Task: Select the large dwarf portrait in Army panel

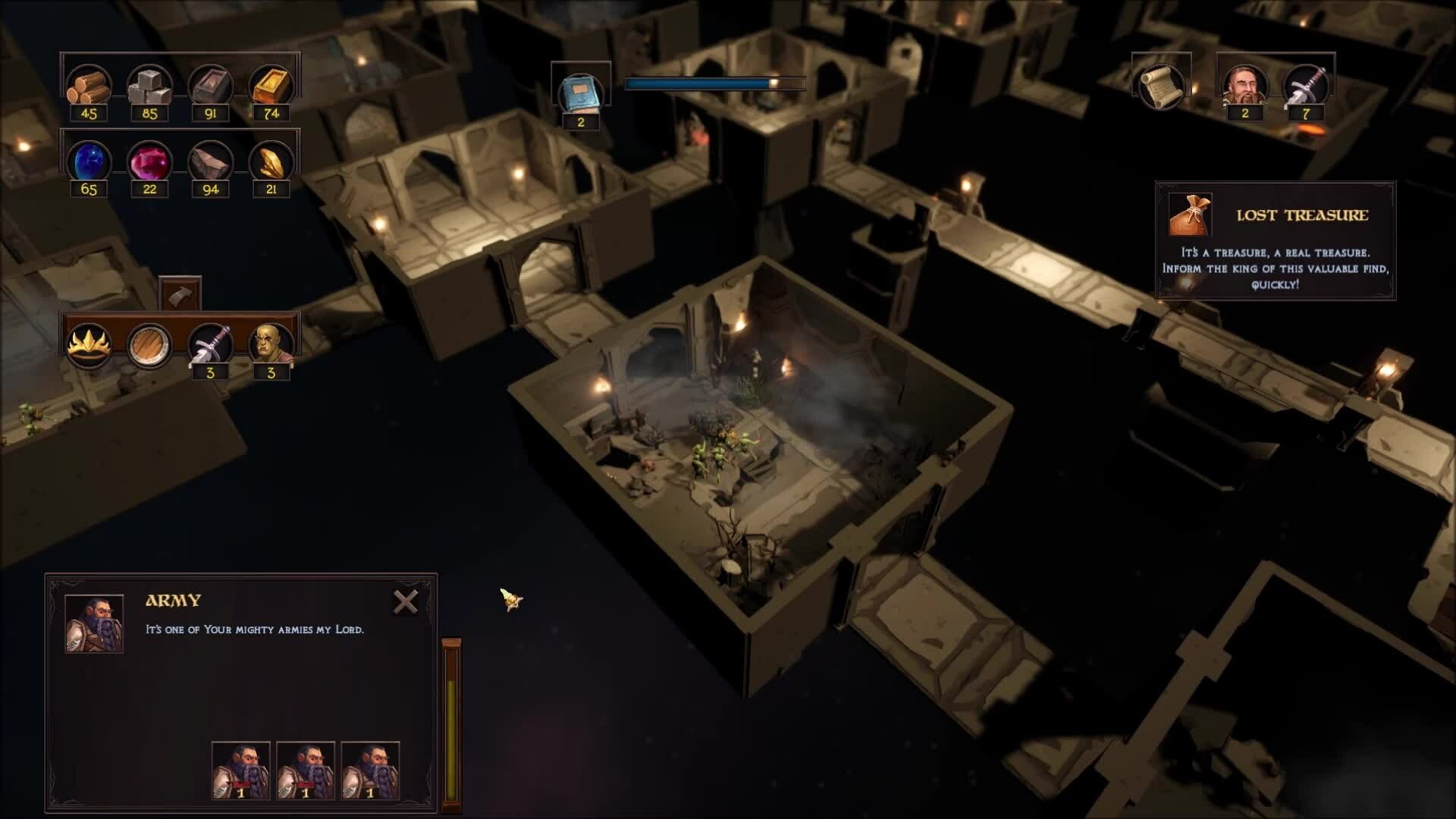Action: 94,624
